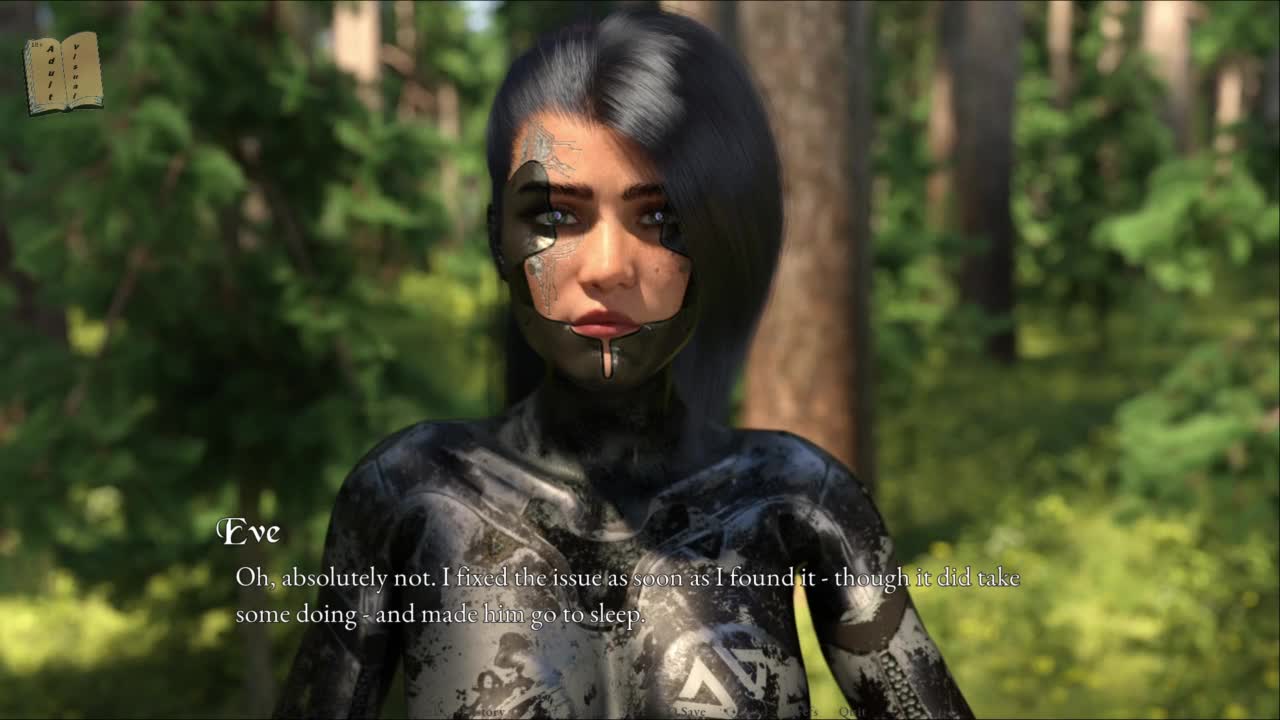
Task: Open the History log in quick menu
Action: pyautogui.click(x=487, y=712)
